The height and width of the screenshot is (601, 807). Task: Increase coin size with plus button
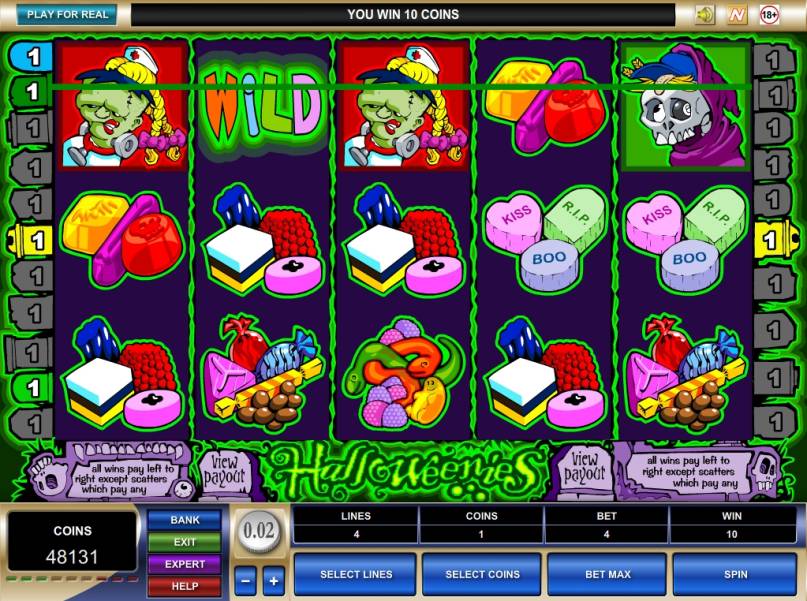coord(273,580)
